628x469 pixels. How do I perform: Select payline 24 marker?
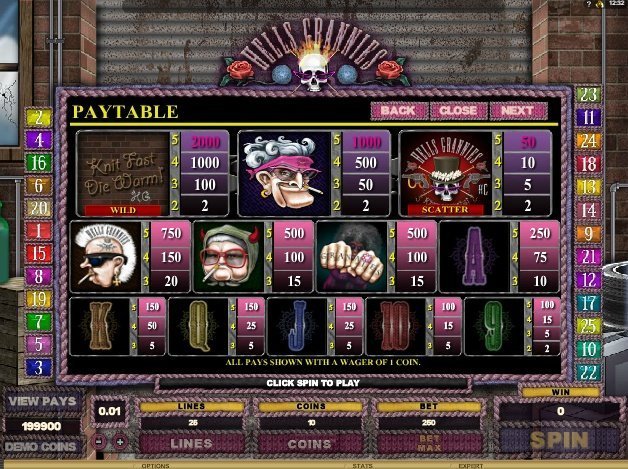[588, 141]
